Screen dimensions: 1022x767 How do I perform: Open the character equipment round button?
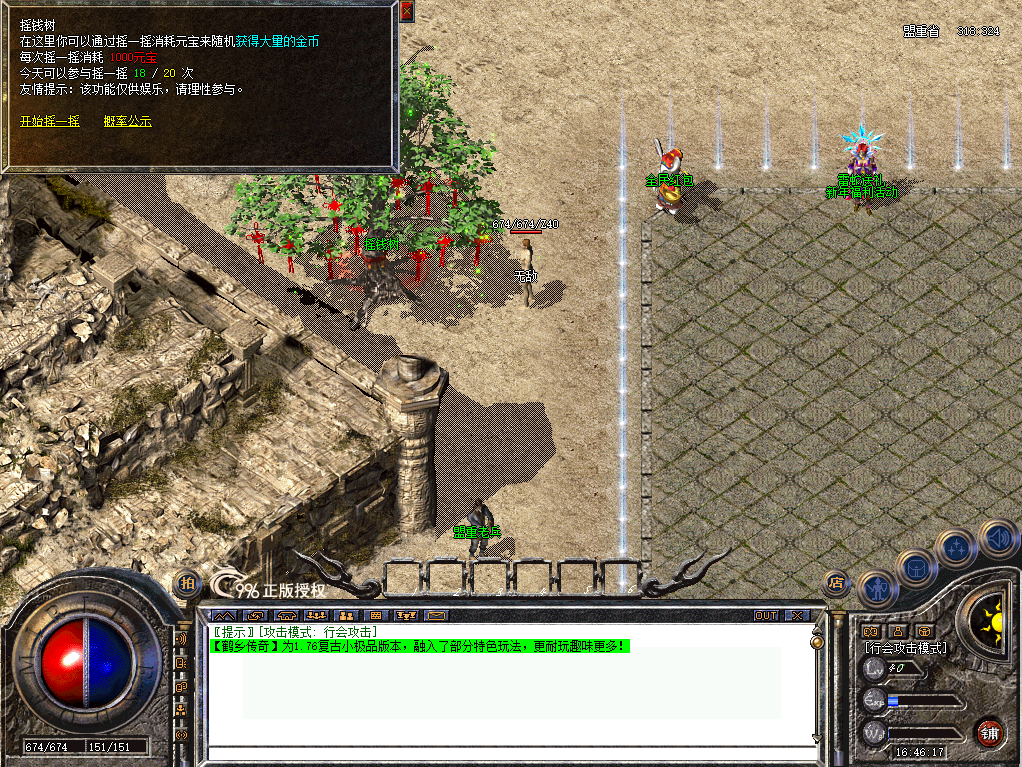[877, 590]
